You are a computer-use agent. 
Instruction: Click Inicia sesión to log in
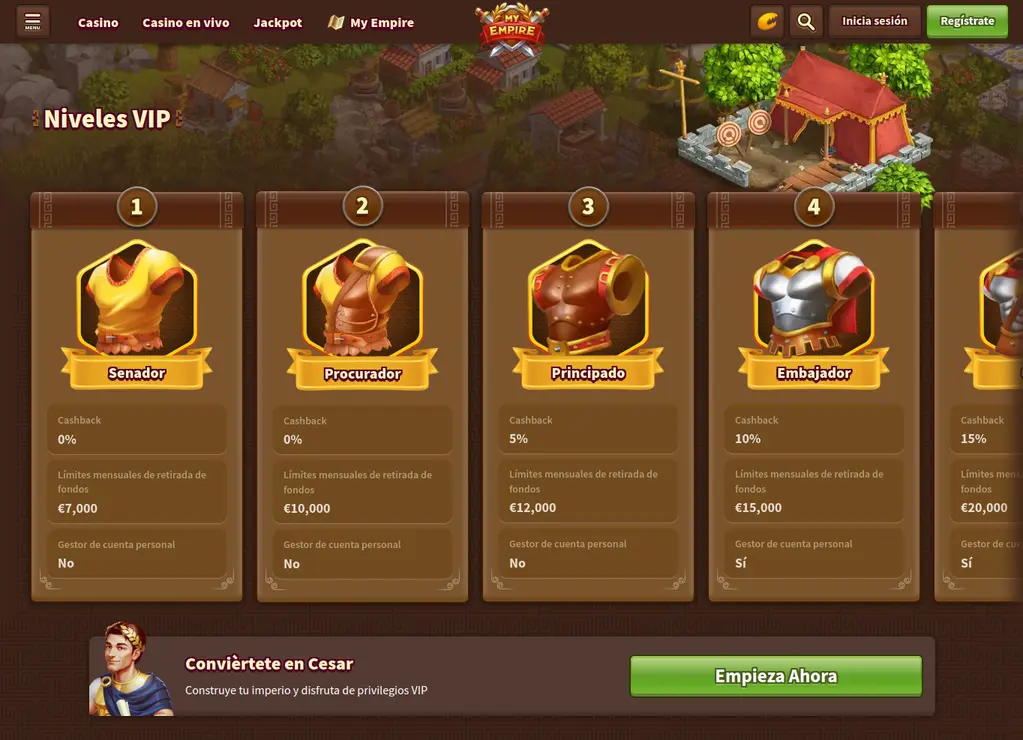(x=874, y=21)
